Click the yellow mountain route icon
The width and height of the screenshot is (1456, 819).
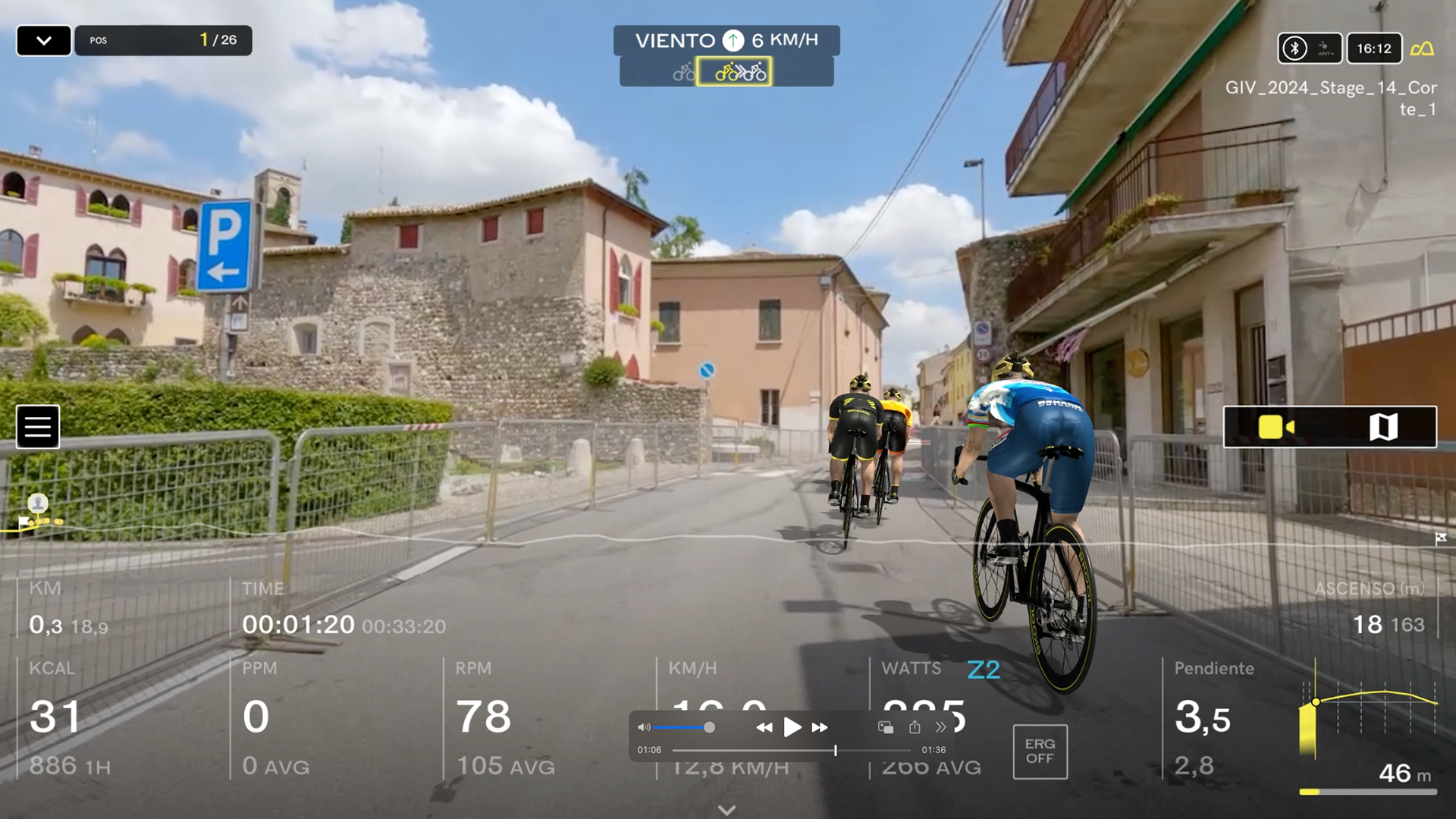1422,49
